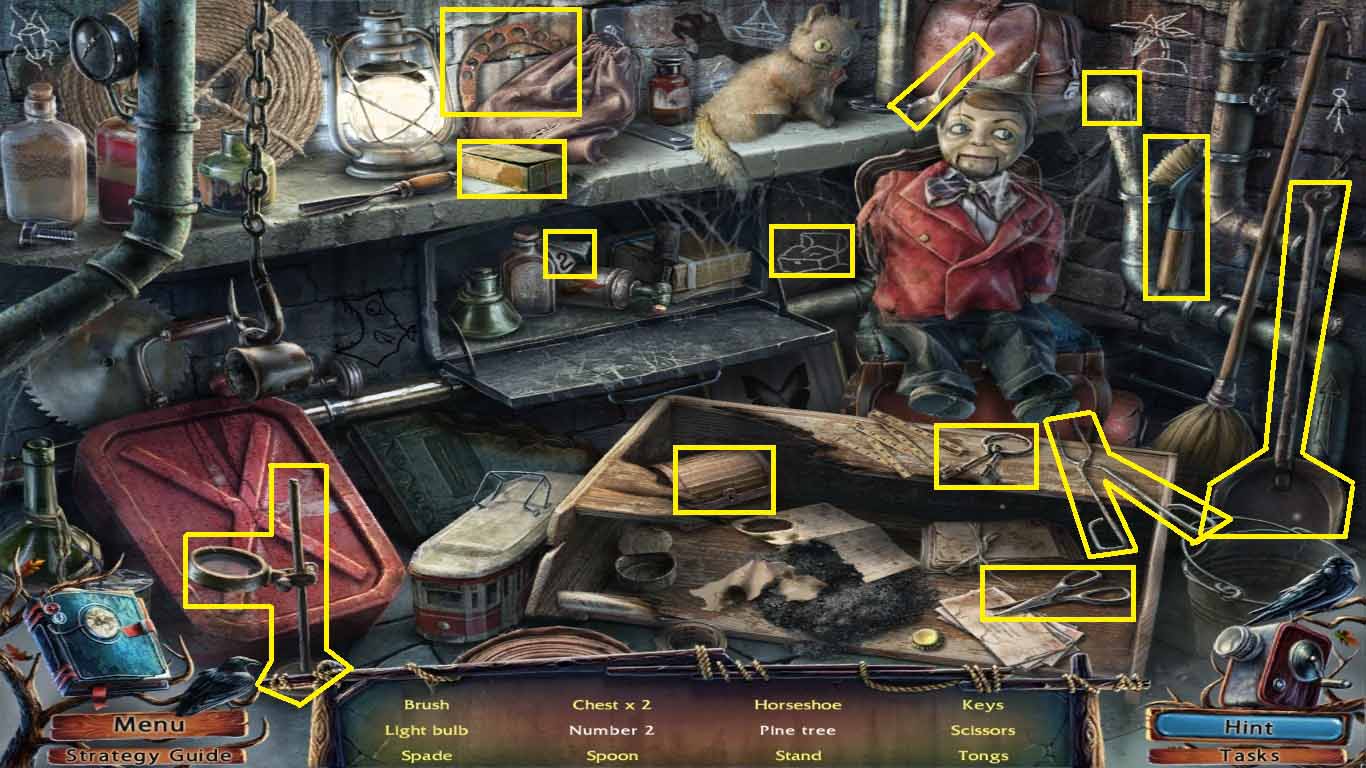This screenshot has width=1366, height=768.
Task: Click the chalk chest outline on the shelf
Action: [x=812, y=252]
